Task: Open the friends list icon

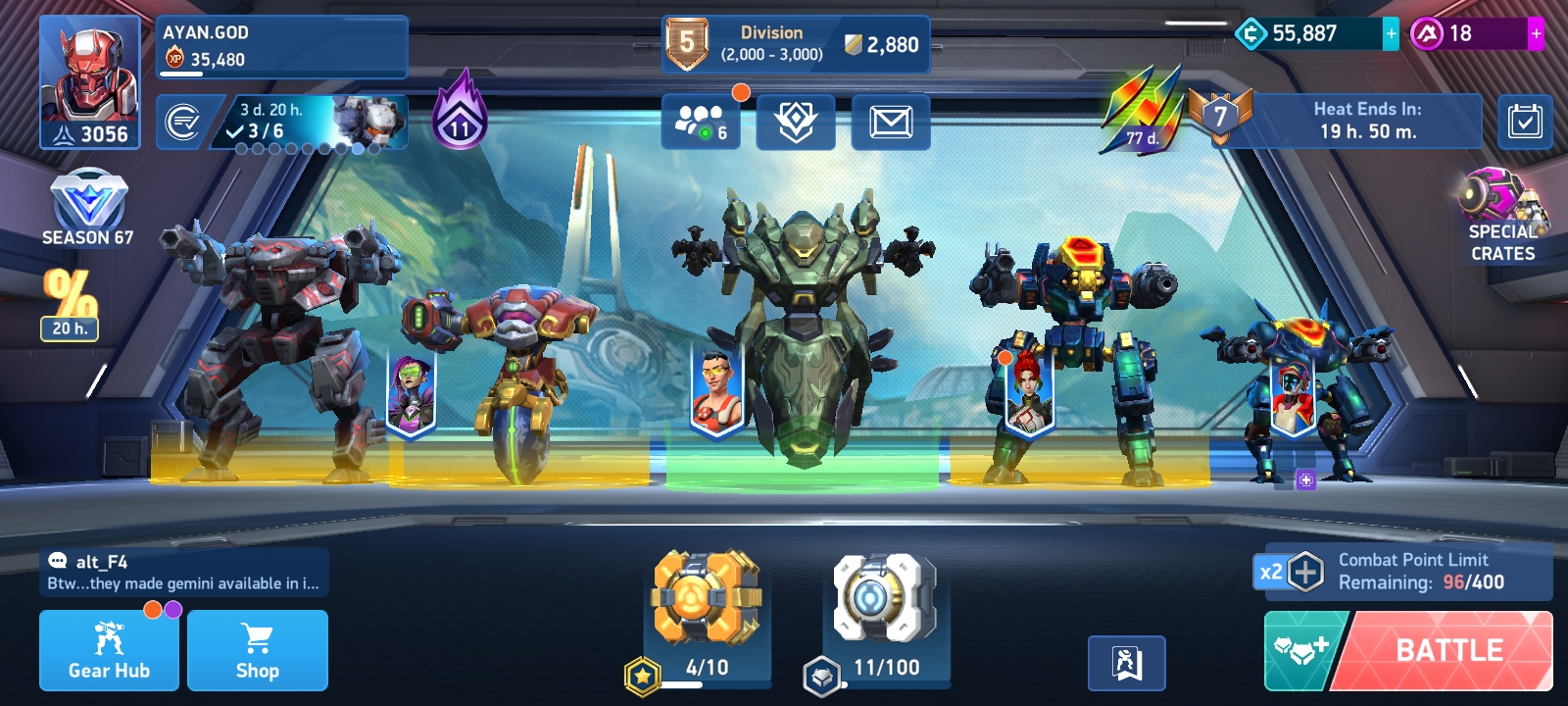Action: coord(700,123)
